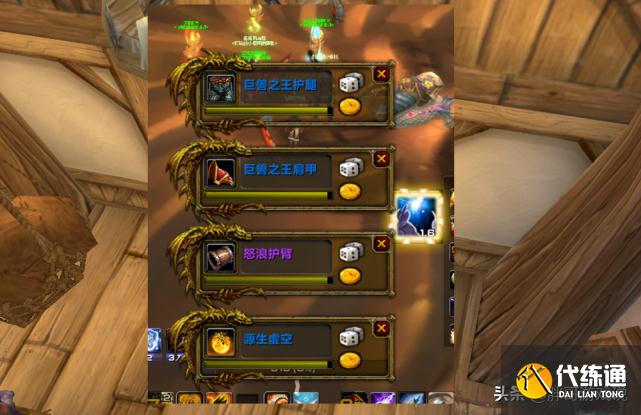This screenshot has height=415, width=641.
Task: Click the 源生虚空 glowing orb item icon
Action: [x=220, y=342]
